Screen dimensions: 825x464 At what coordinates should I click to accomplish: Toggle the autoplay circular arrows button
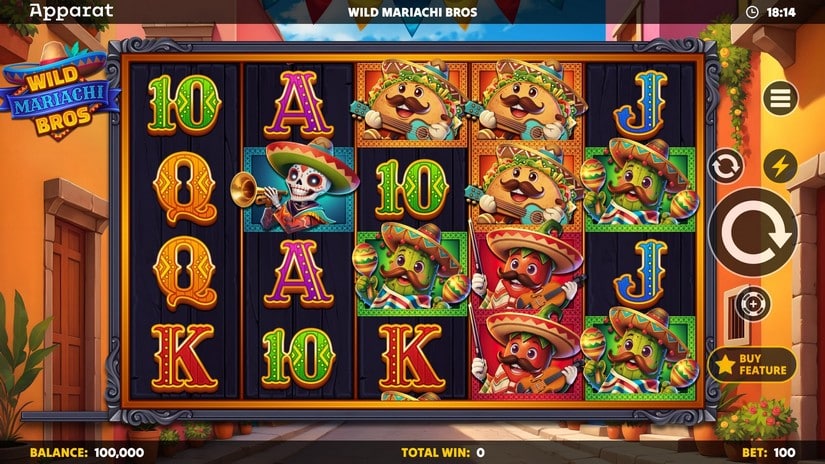click(725, 165)
